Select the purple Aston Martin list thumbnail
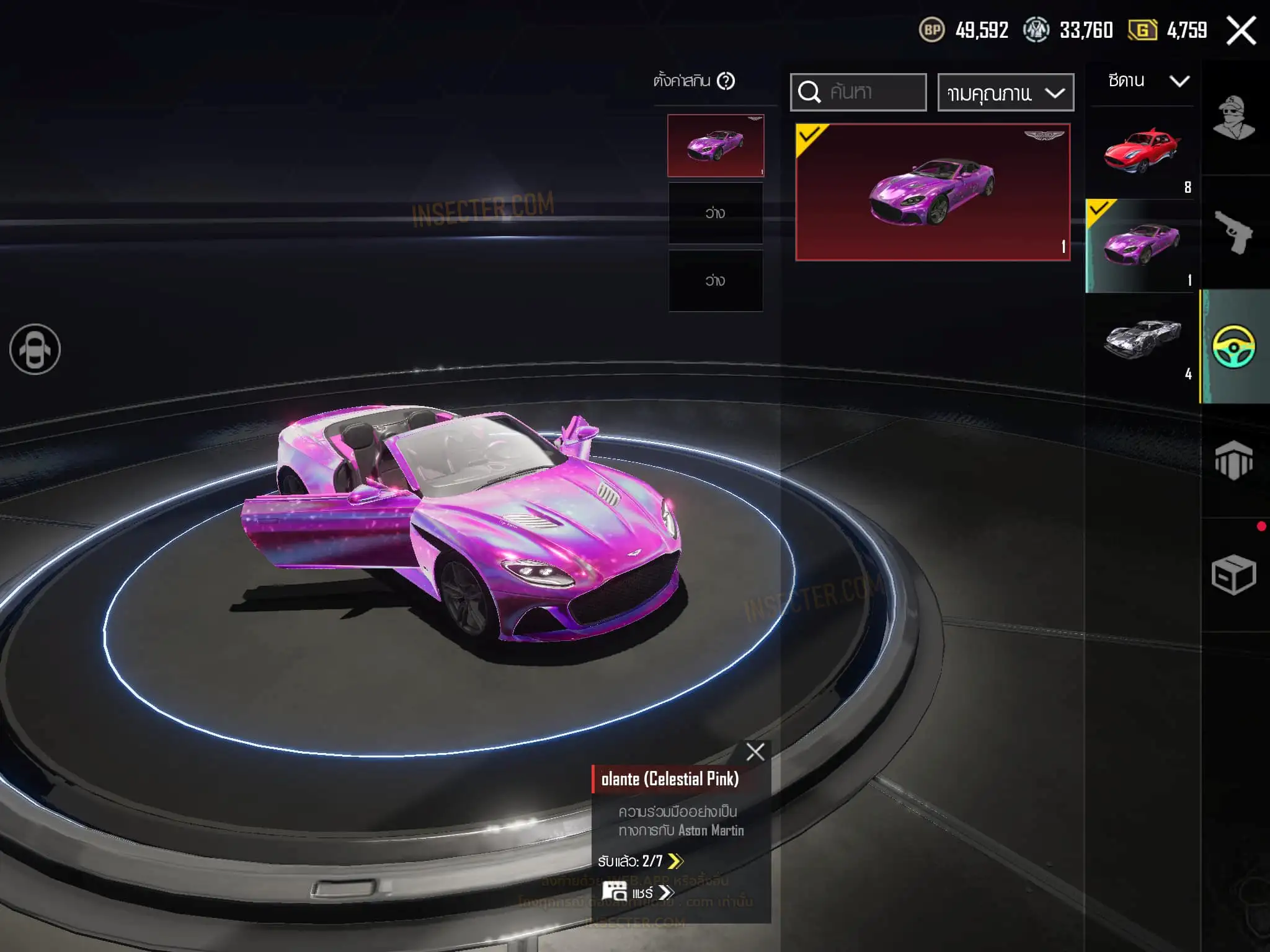 (x=1142, y=245)
